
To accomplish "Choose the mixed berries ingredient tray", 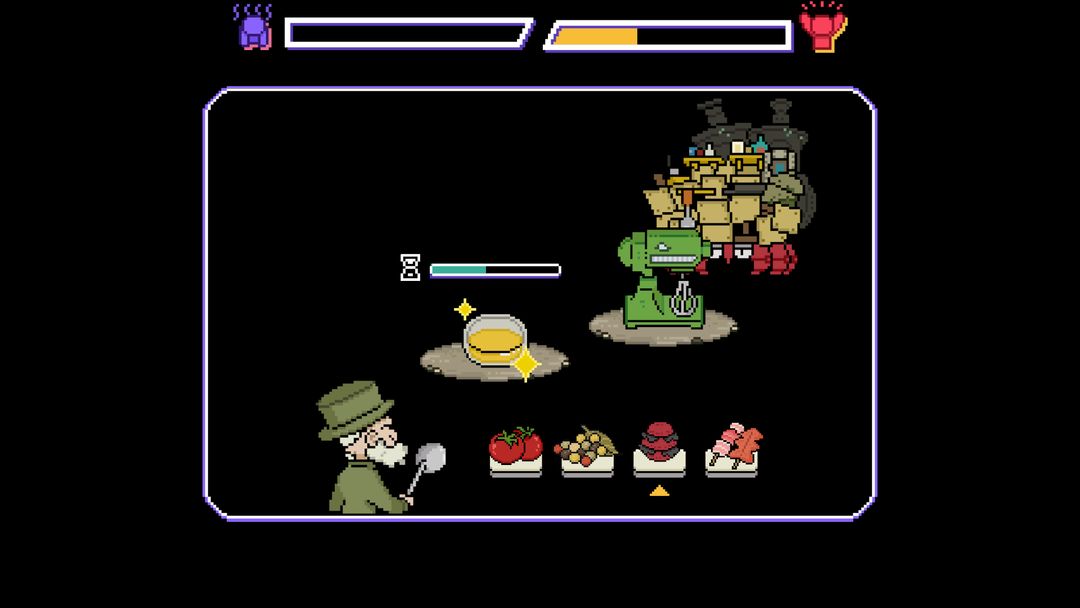I will point(587,449).
